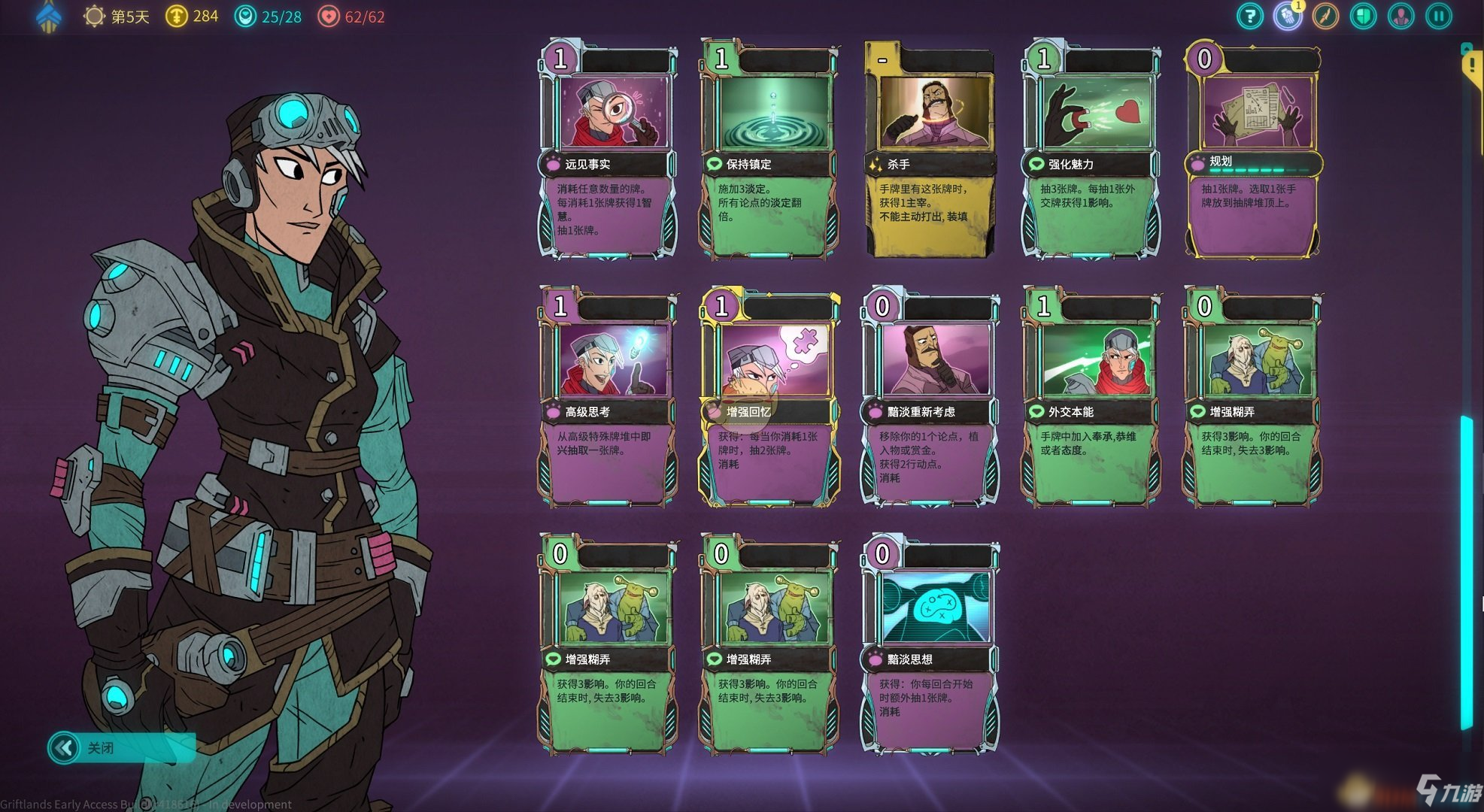Pause the game with the pause button
1484x812 pixels.
point(1439,16)
